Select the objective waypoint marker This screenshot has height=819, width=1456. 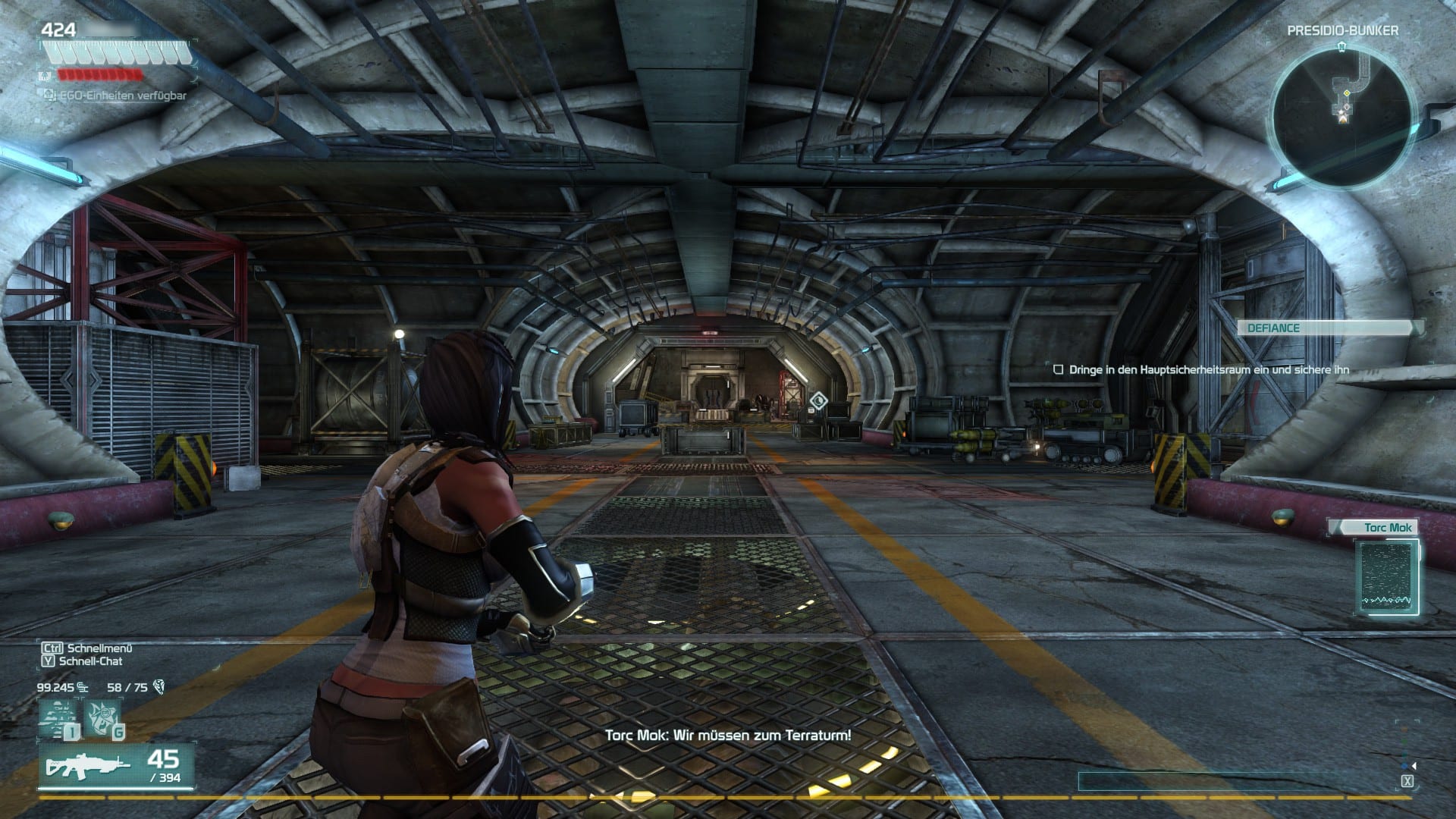coord(818,401)
